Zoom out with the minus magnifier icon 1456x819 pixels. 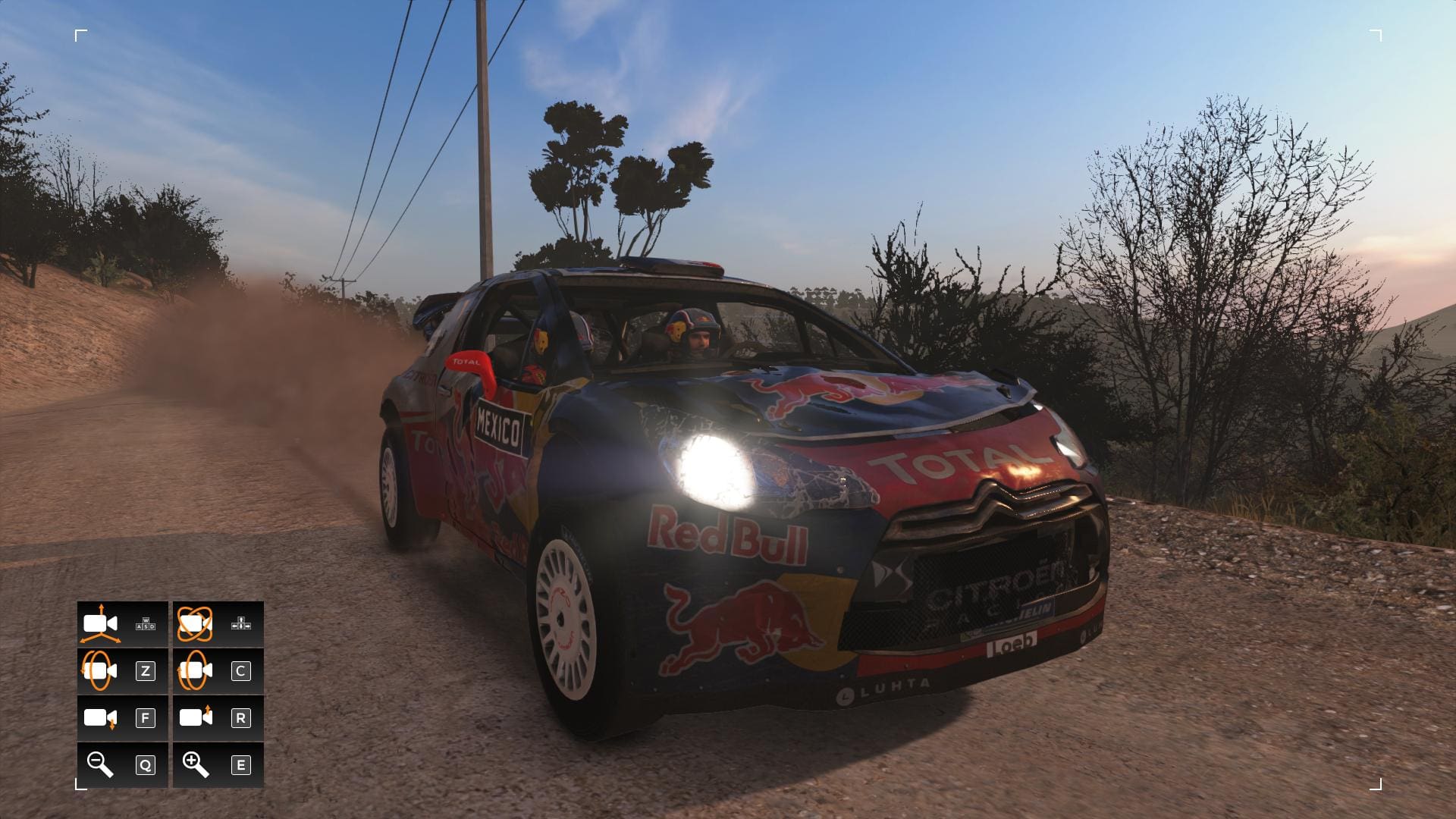point(99,764)
